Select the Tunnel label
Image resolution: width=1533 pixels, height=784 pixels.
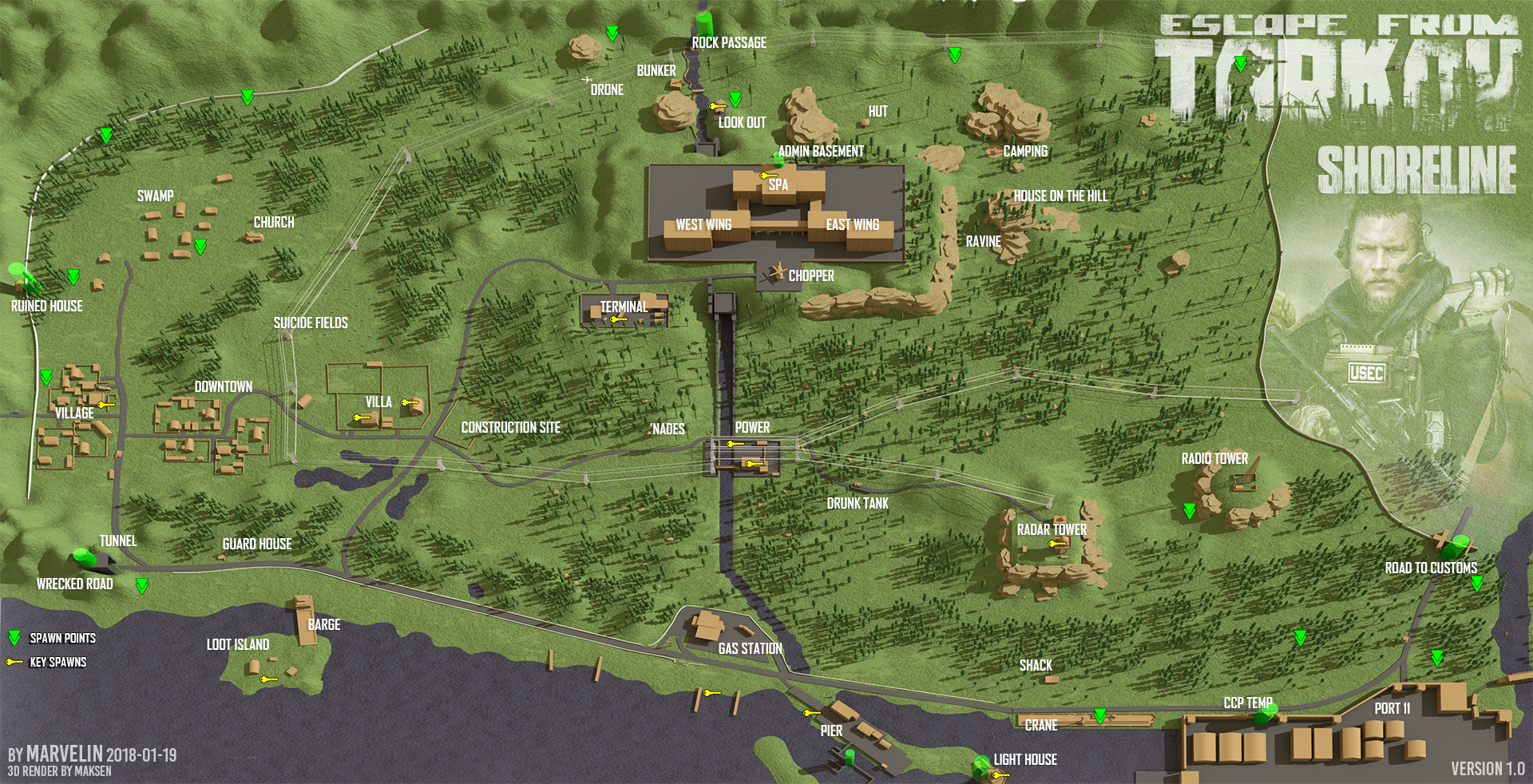coord(118,540)
